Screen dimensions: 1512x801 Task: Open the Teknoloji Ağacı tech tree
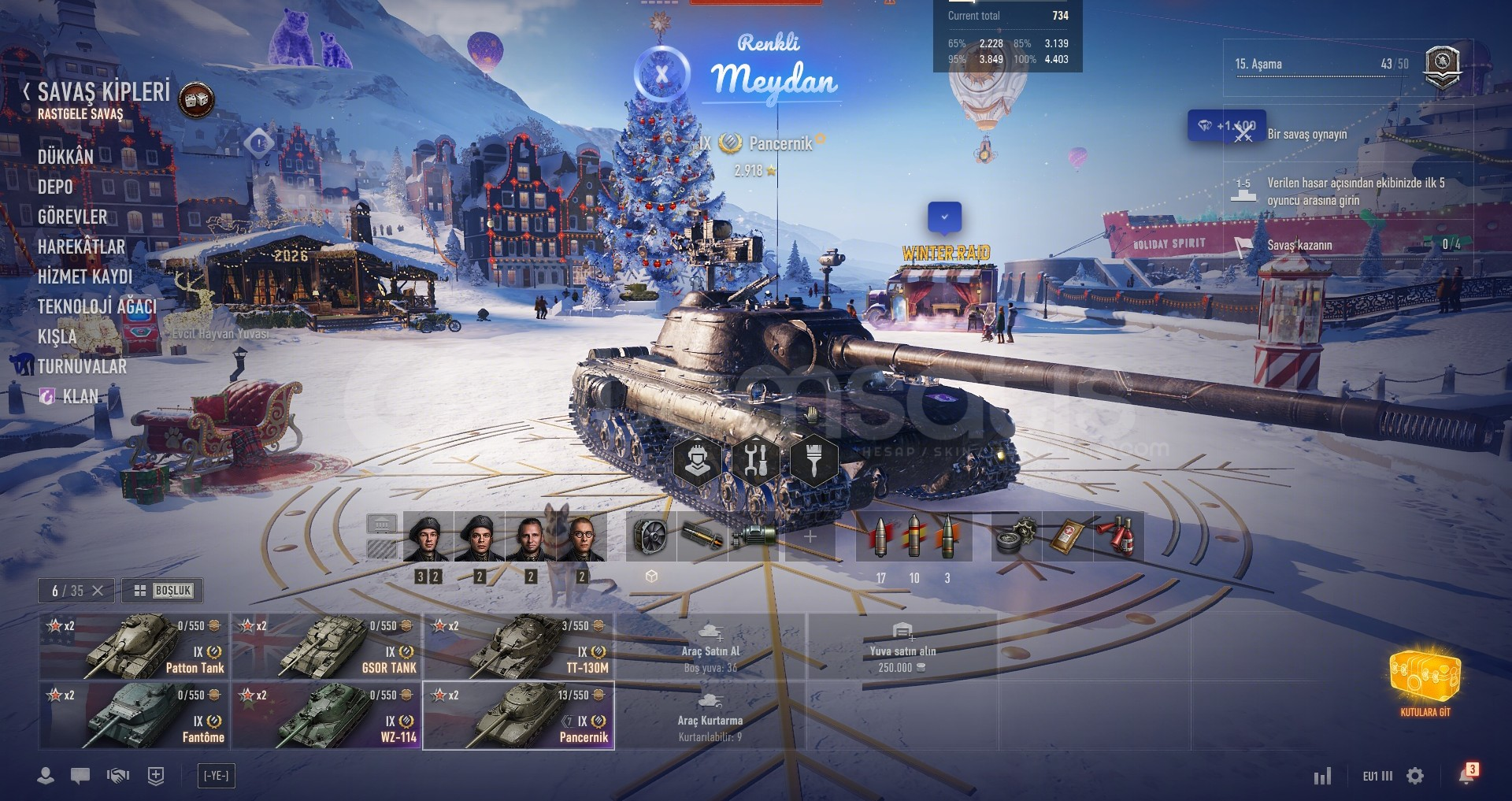click(x=97, y=306)
